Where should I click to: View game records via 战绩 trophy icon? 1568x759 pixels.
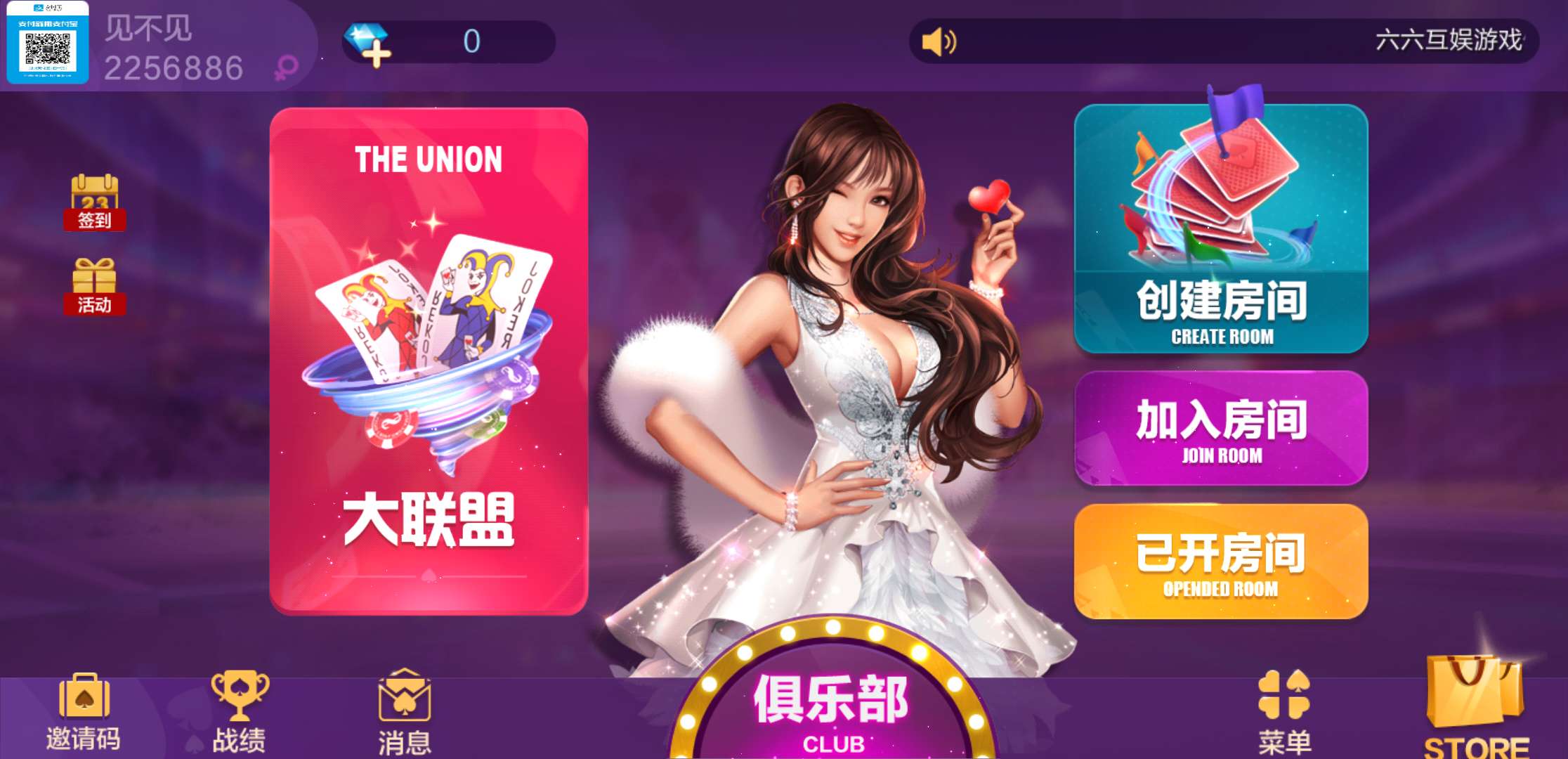click(x=239, y=696)
